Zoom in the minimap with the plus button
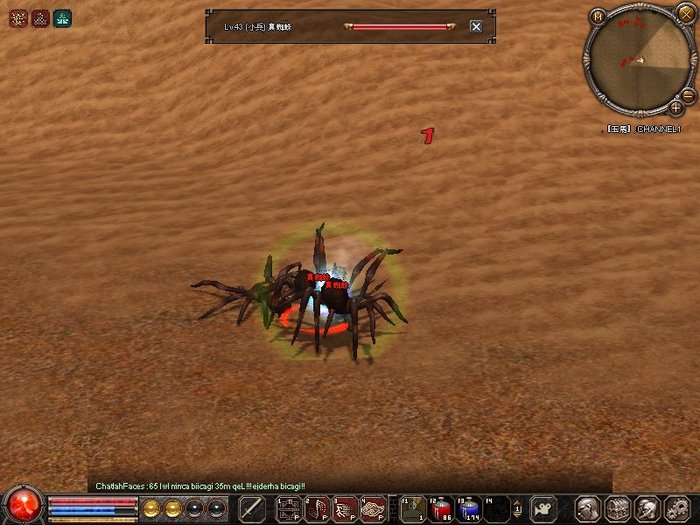The image size is (700, 525). pos(676,106)
